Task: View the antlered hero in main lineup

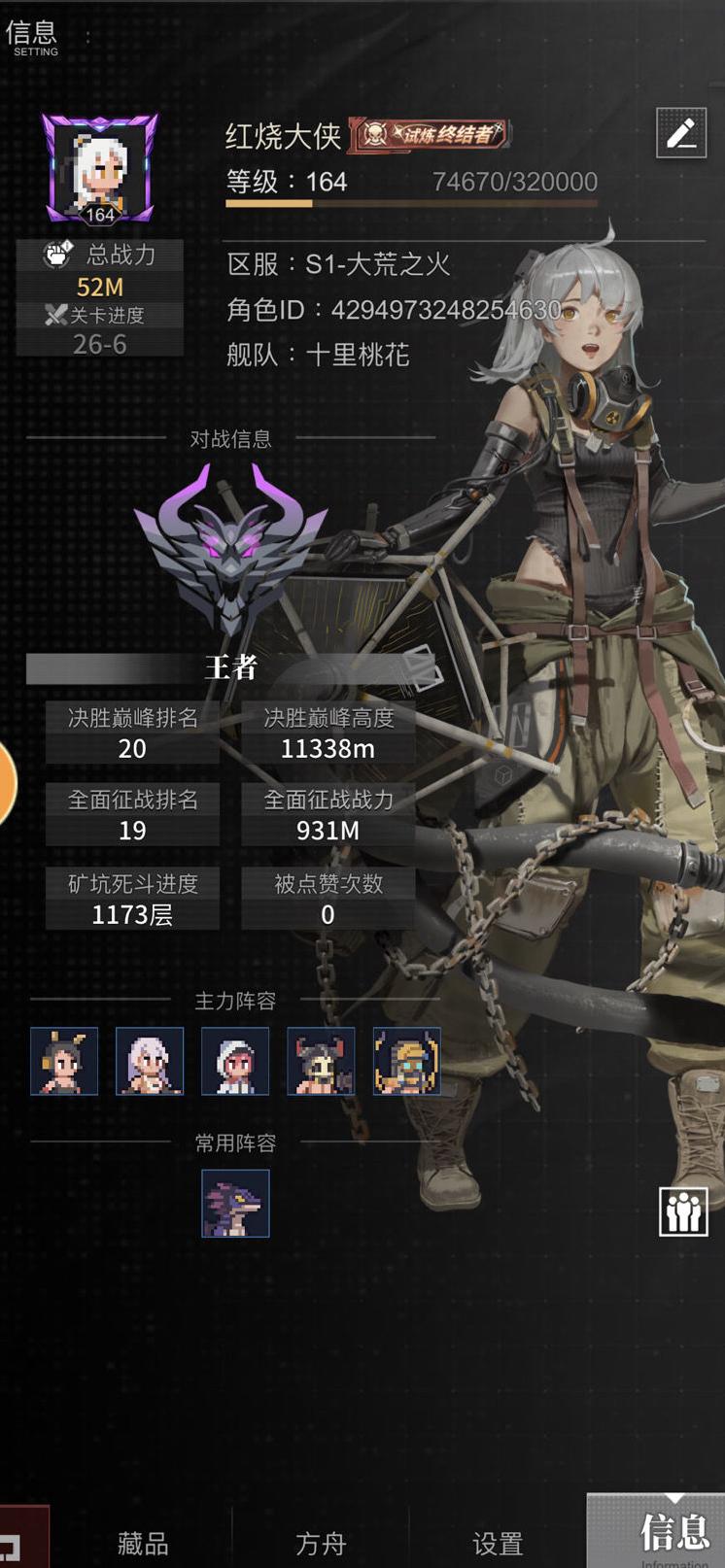Action: [64, 1061]
